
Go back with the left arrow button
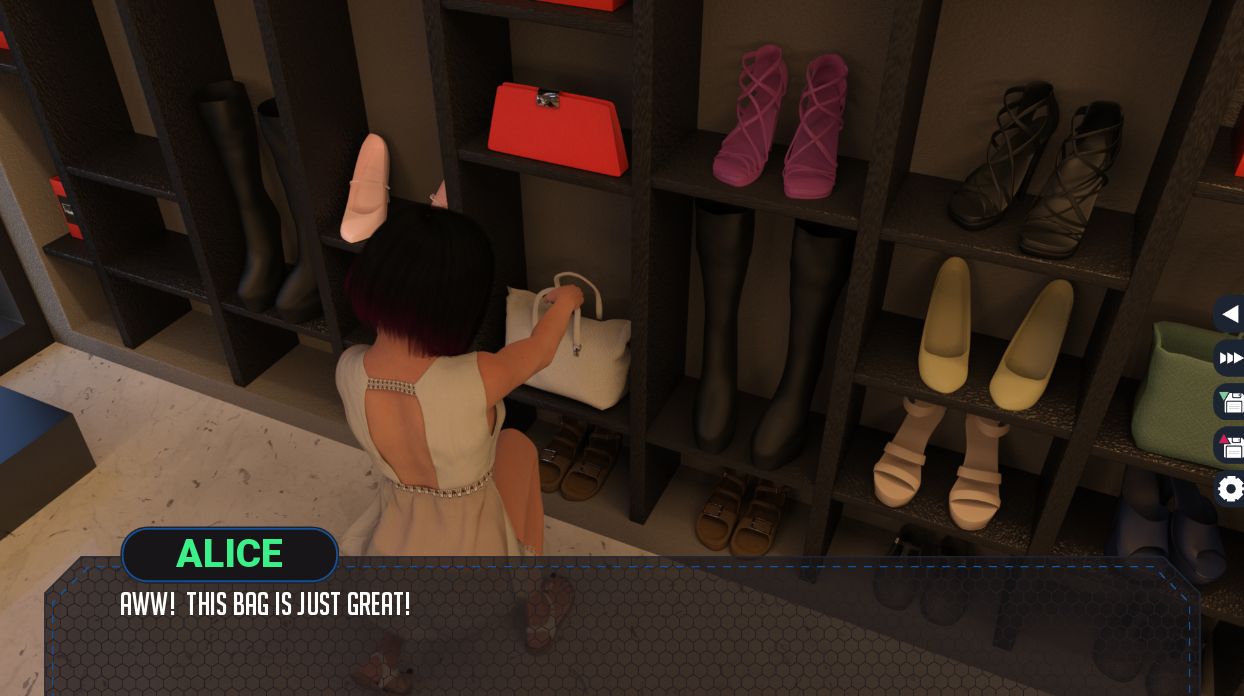tap(1230, 314)
